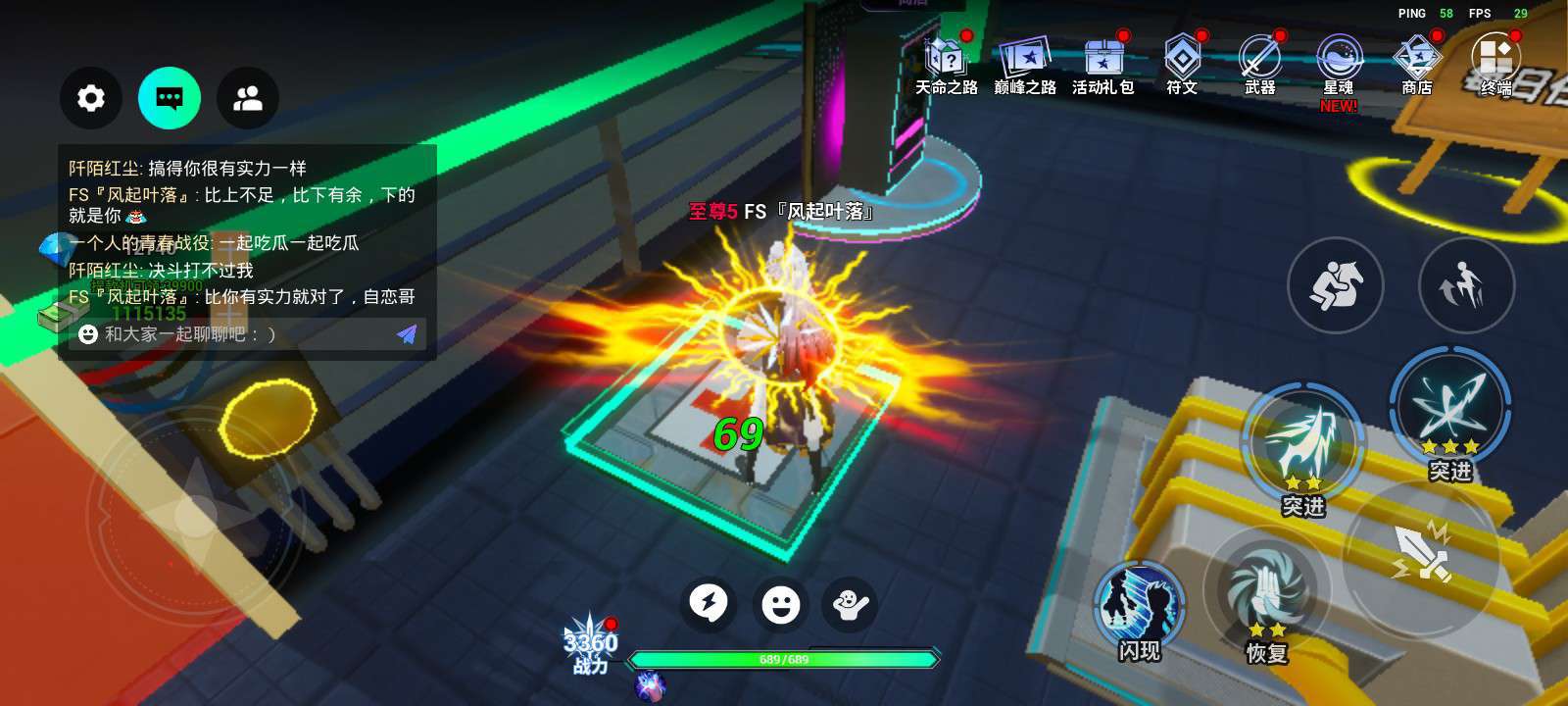Send the chat message with the arrow
The width and height of the screenshot is (1568, 706).
[407, 334]
